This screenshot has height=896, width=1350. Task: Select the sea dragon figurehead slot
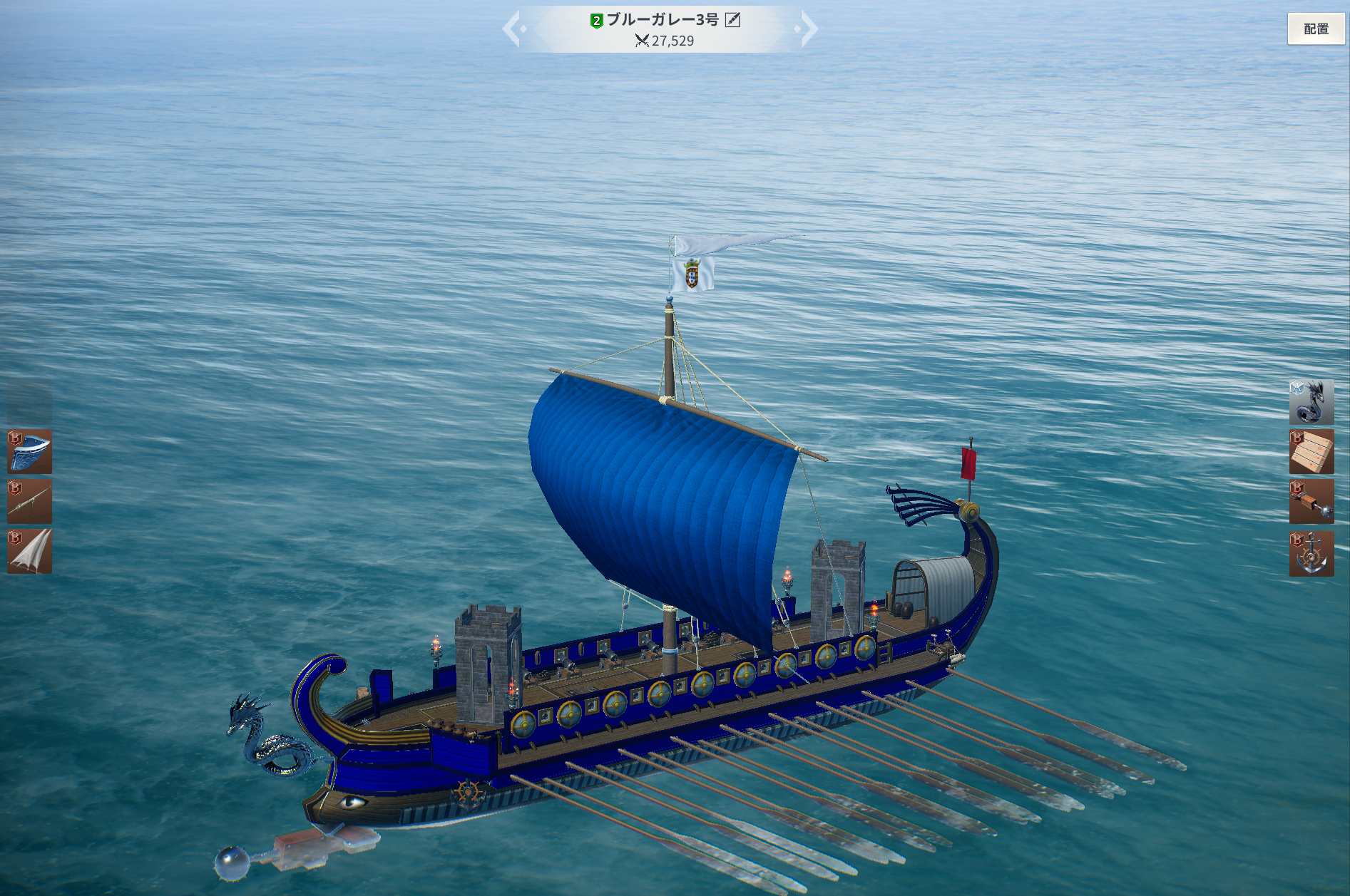pyautogui.click(x=1311, y=402)
